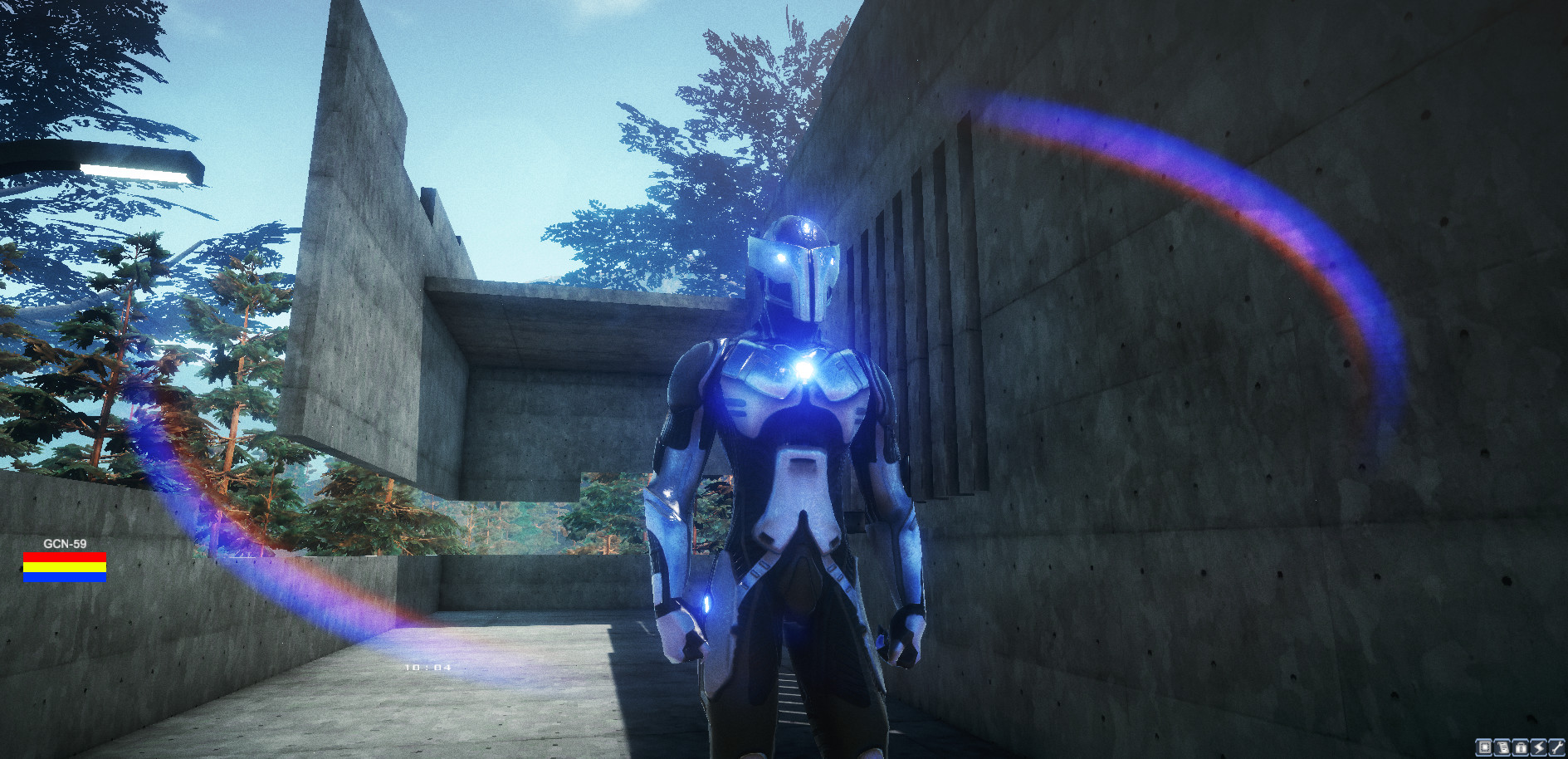Image resolution: width=1568 pixels, height=759 pixels.
Task: Click the red health bar
Action: pyautogui.click(x=65, y=557)
